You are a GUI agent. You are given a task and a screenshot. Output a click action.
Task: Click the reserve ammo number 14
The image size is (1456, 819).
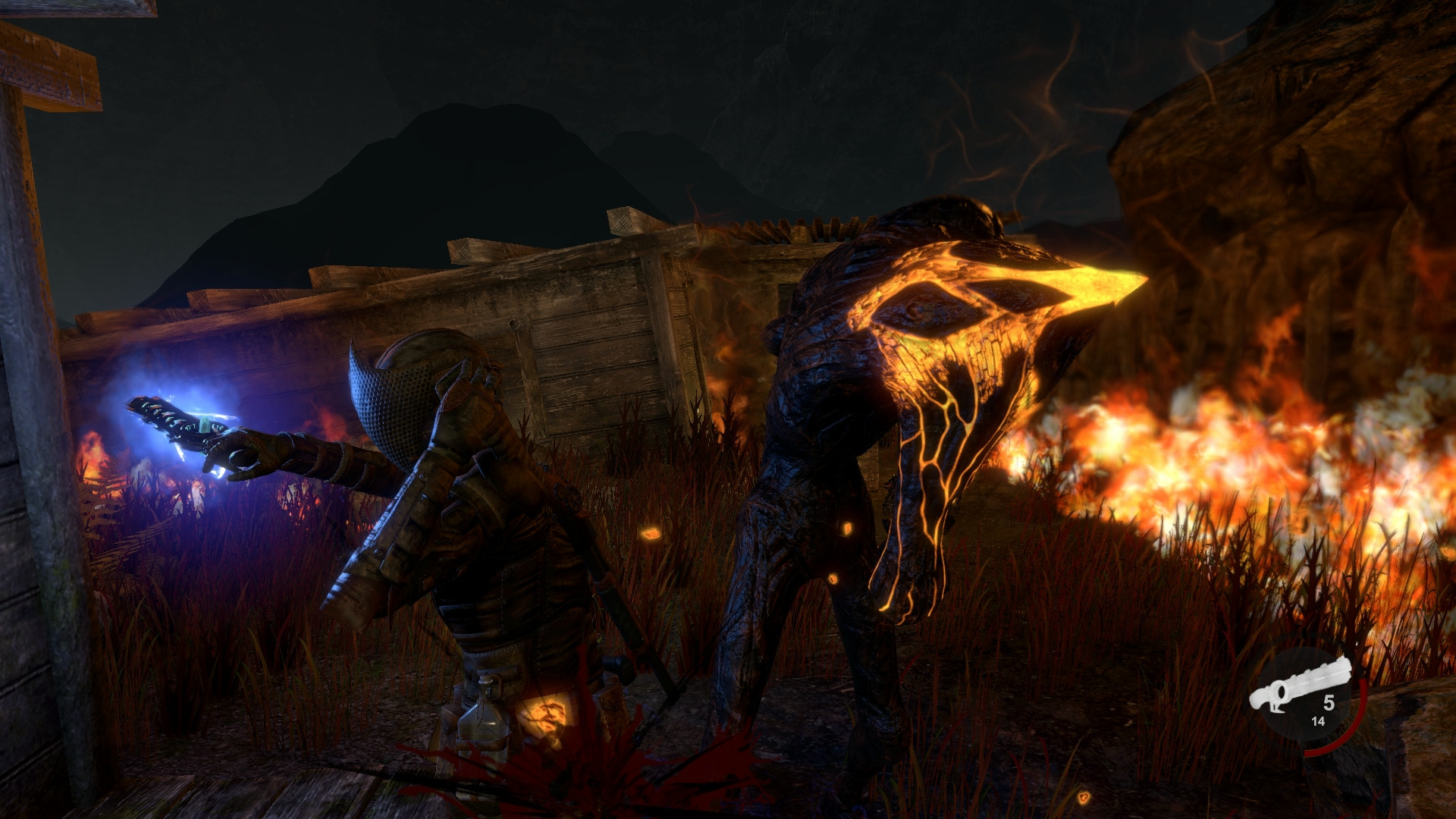pos(1318,720)
